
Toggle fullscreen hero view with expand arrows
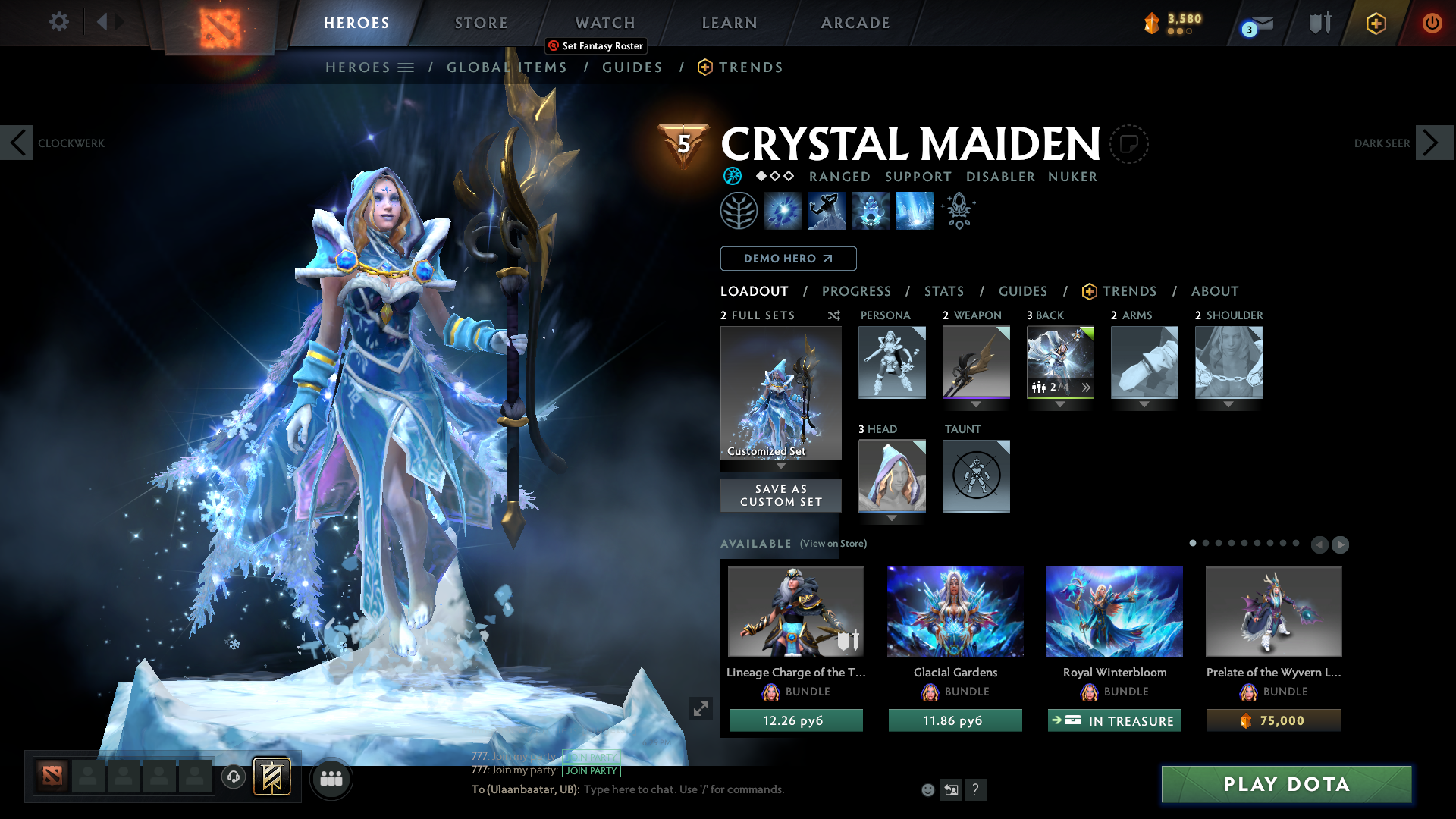pyautogui.click(x=701, y=708)
